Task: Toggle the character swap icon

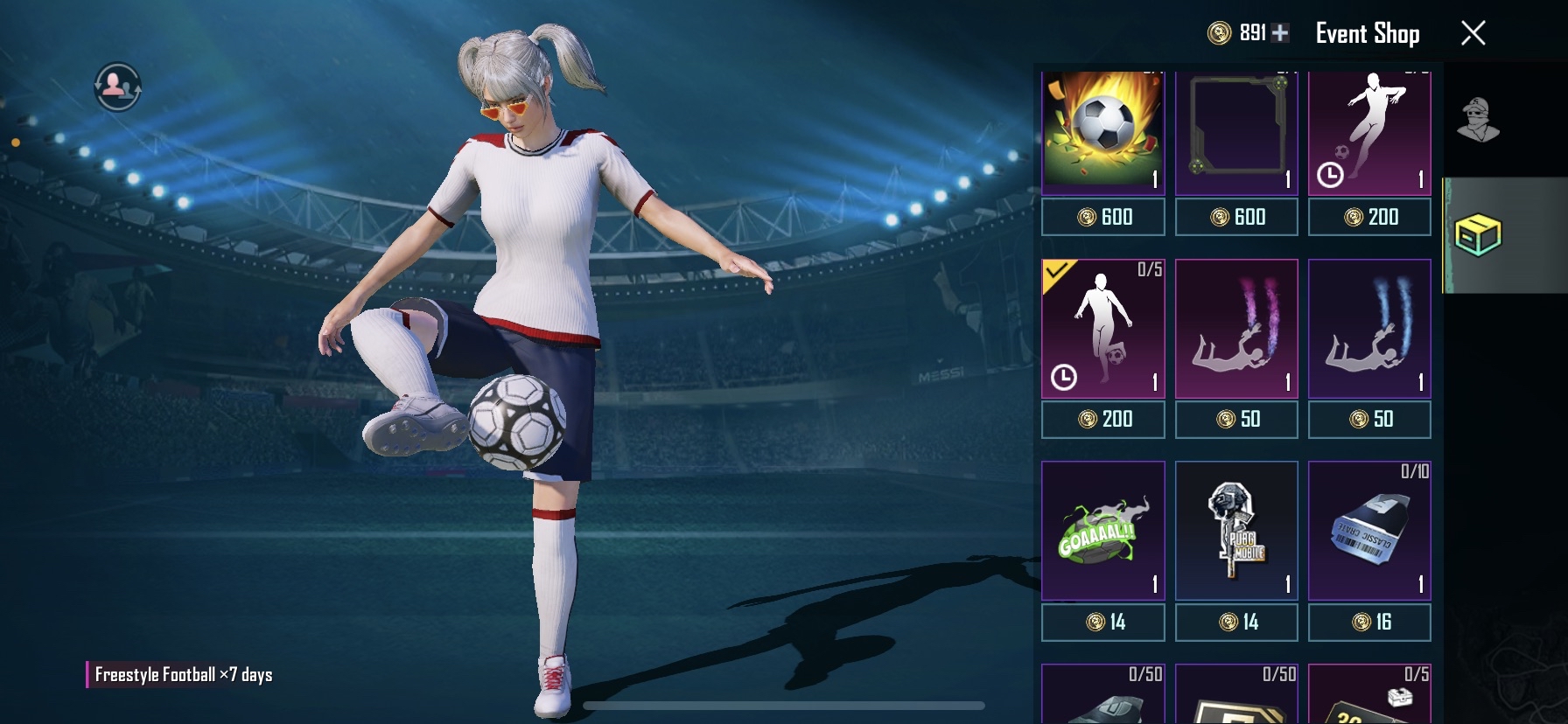Action: point(117,87)
